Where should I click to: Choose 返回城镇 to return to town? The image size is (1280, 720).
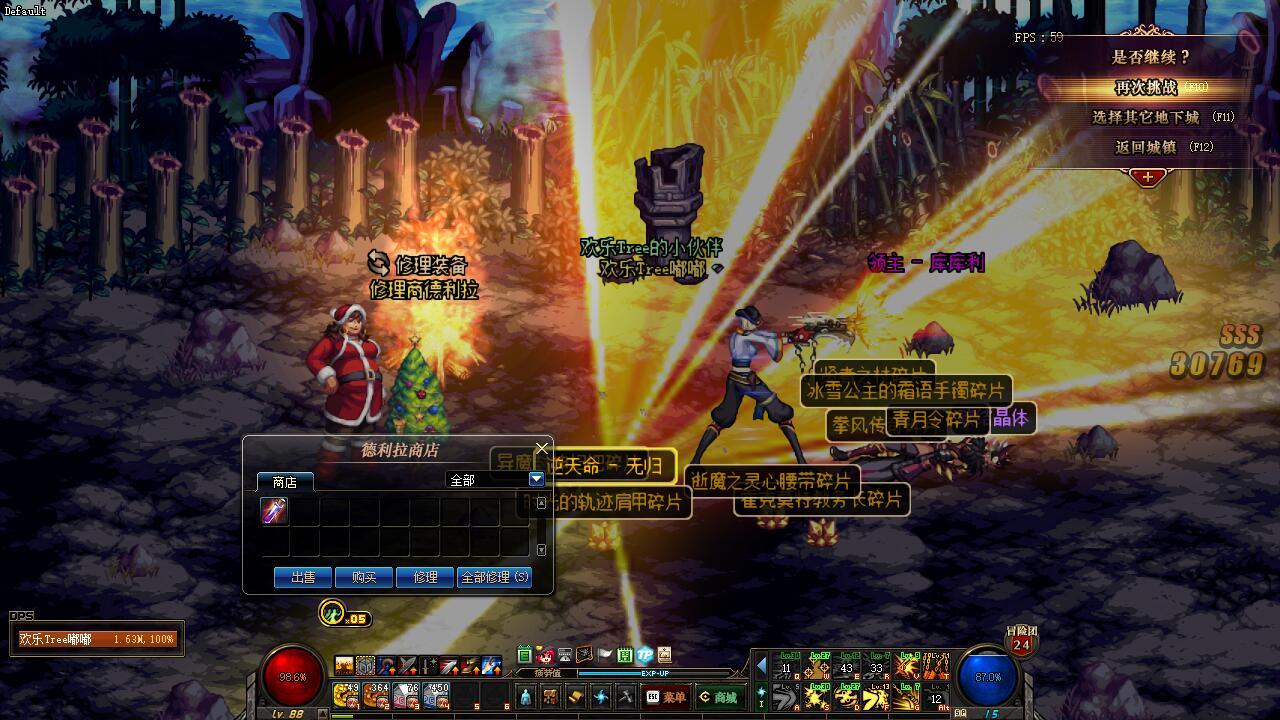tap(1146, 147)
